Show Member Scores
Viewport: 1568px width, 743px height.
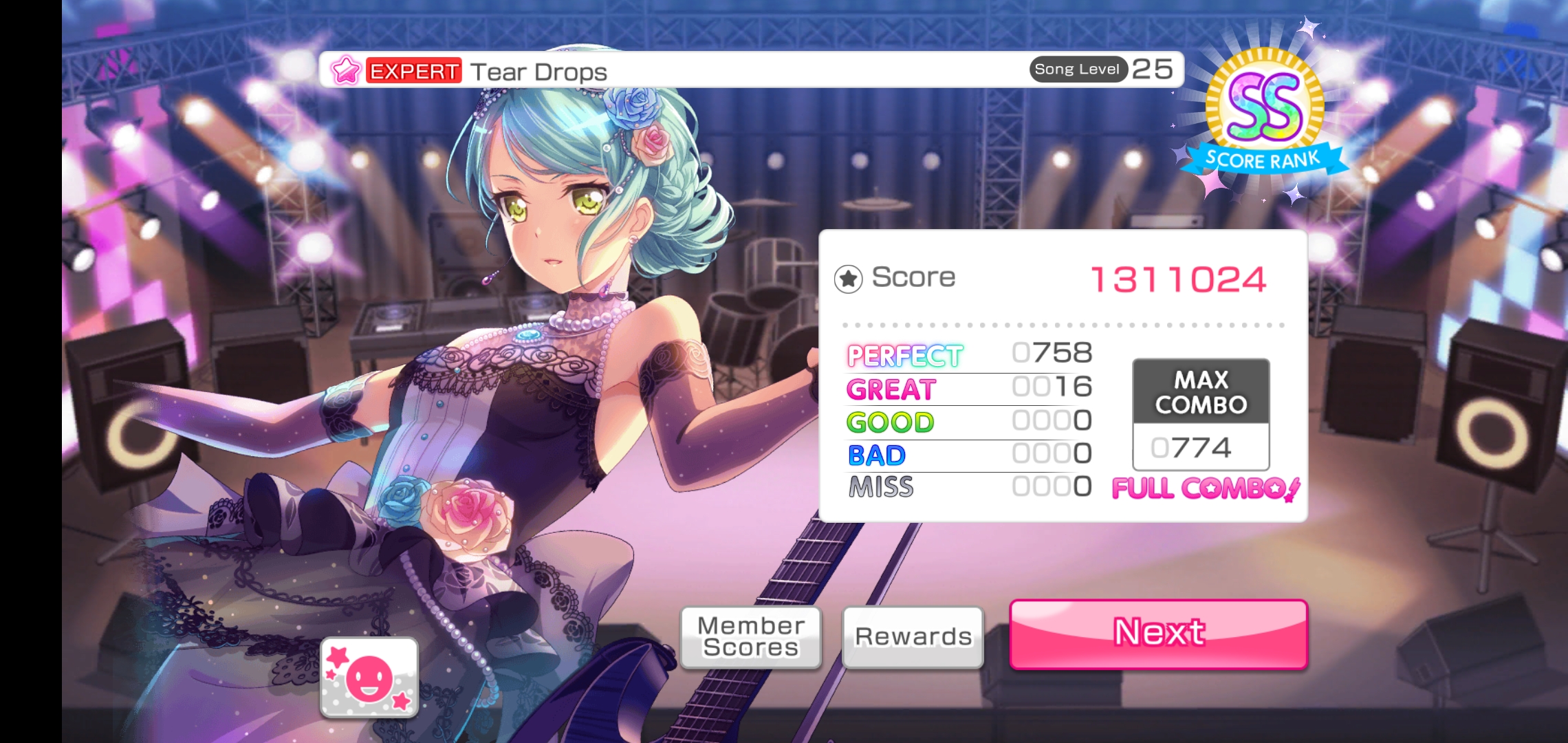[751, 637]
